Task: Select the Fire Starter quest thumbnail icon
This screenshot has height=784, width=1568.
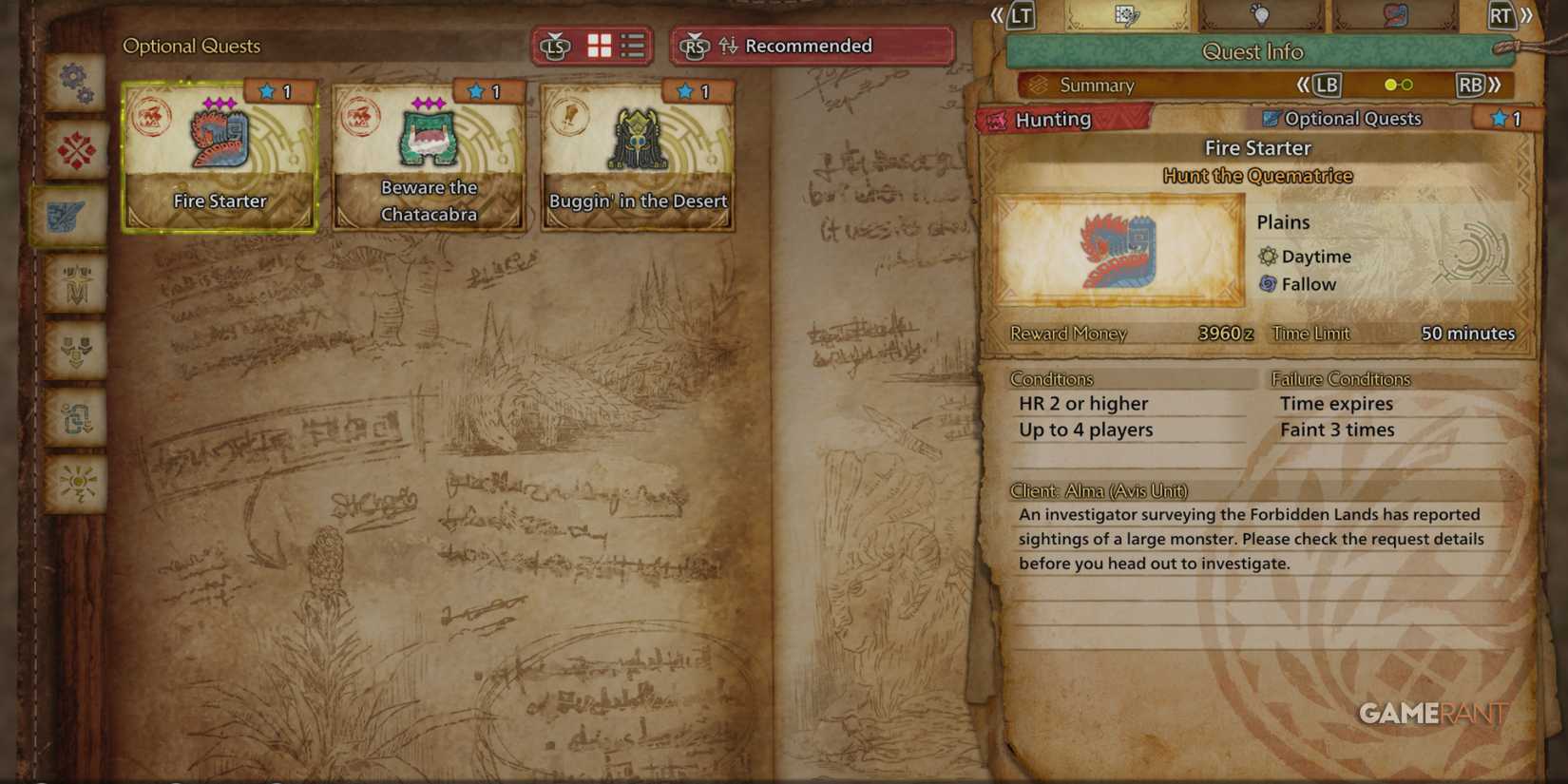Action: (218, 138)
